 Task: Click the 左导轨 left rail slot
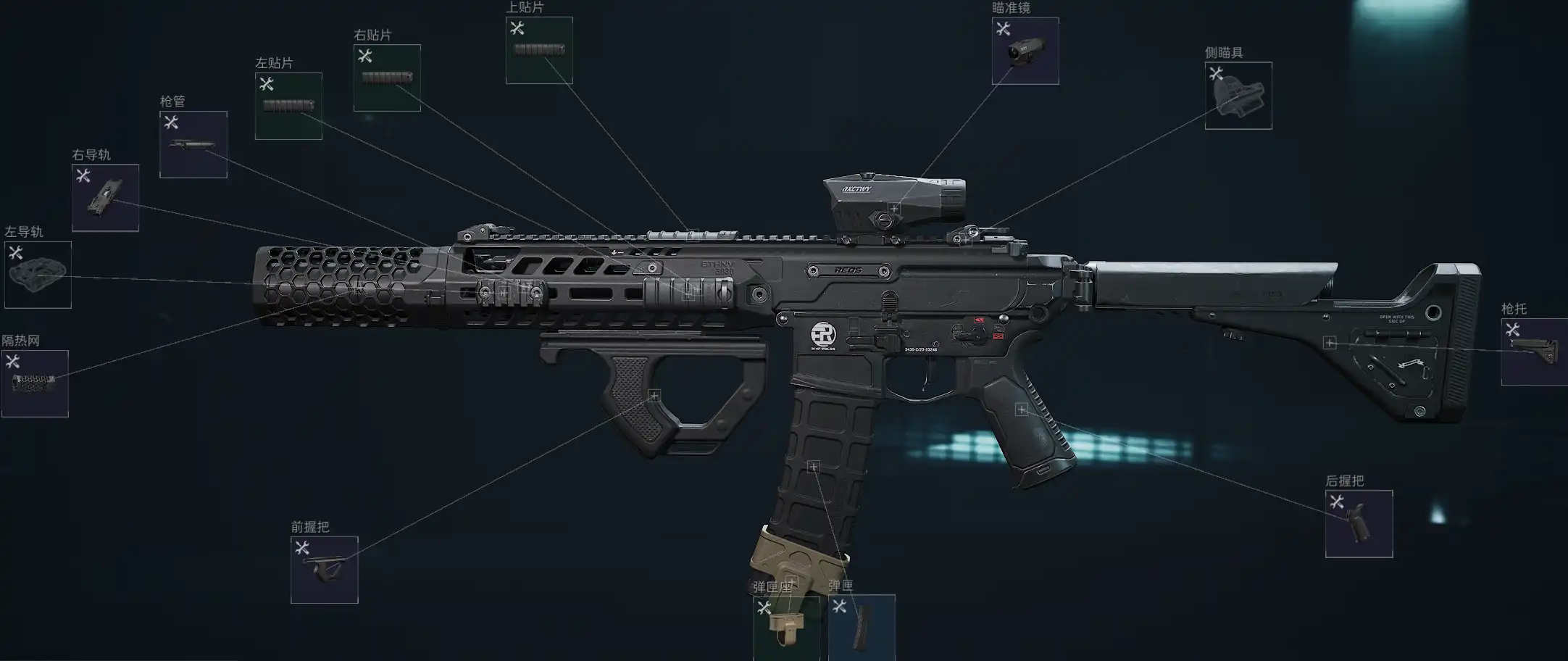pyautogui.click(x=38, y=275)
